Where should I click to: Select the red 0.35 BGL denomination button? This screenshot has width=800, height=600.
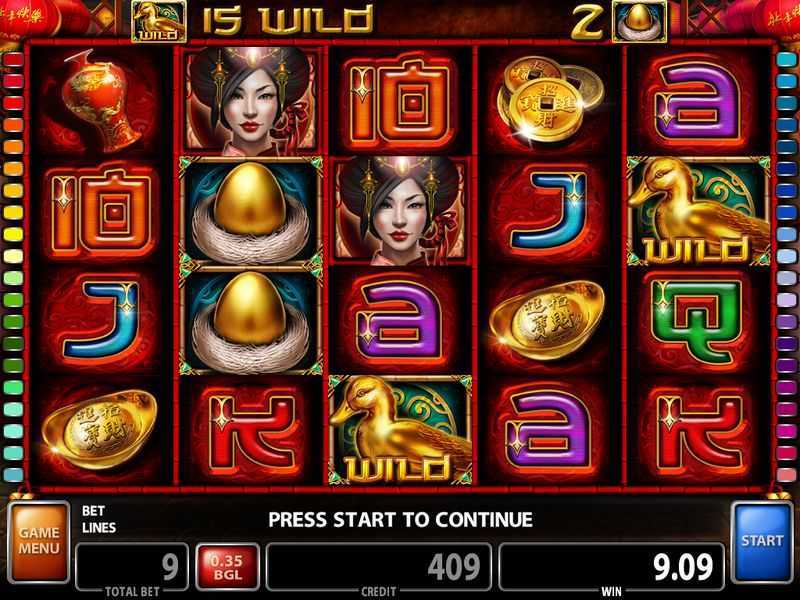coord(227,567)
